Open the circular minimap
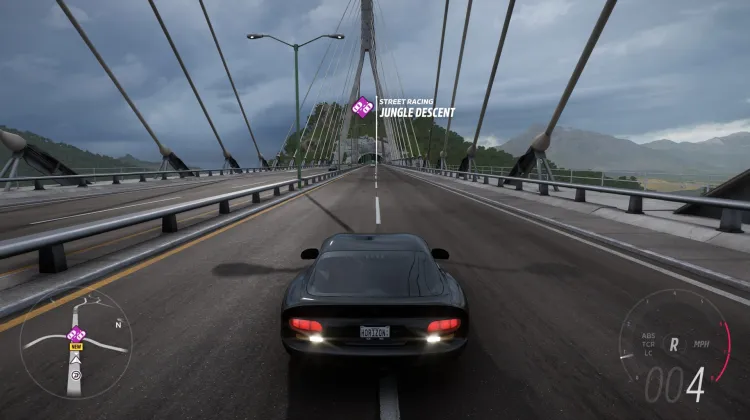 coord(75,344)
